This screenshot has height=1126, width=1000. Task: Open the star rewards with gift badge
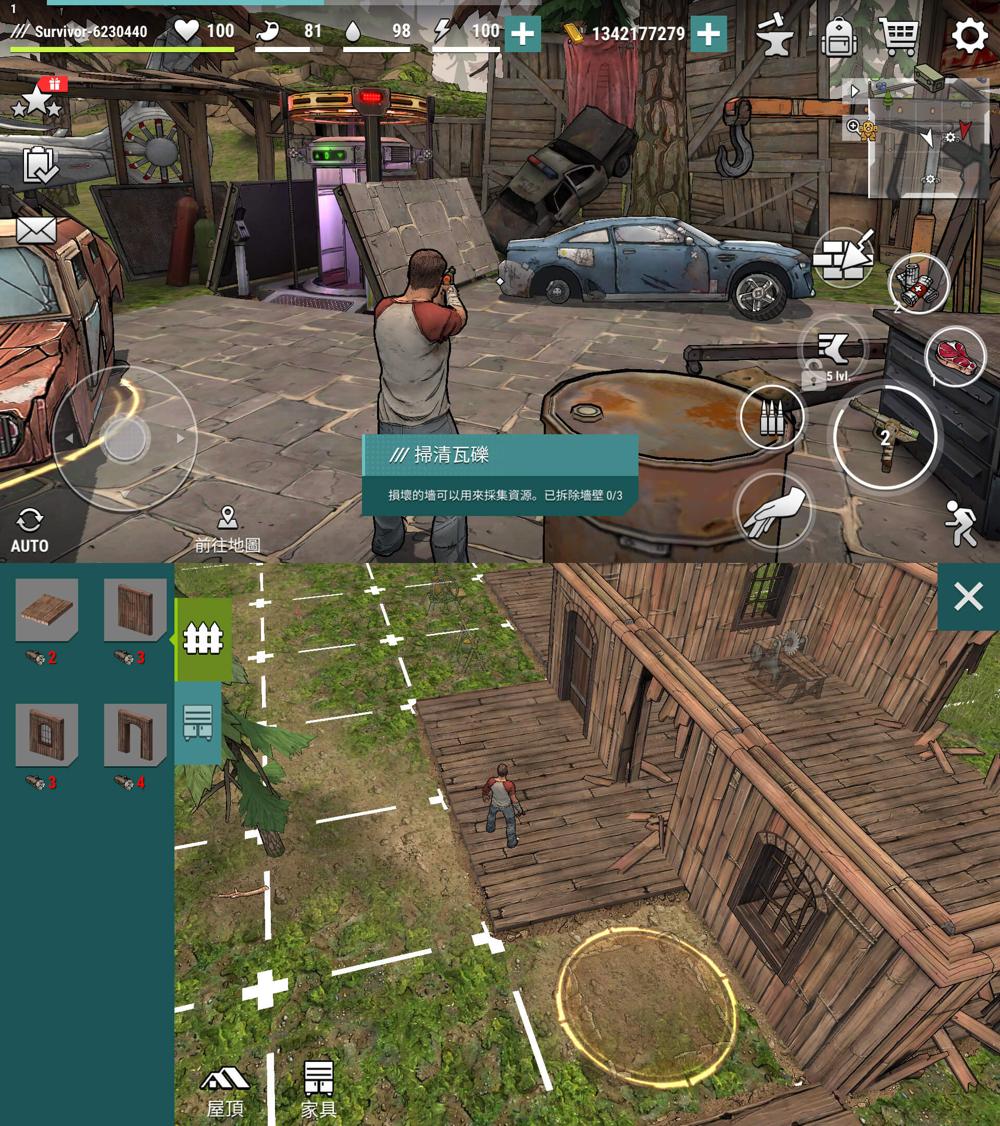(38, 98)
